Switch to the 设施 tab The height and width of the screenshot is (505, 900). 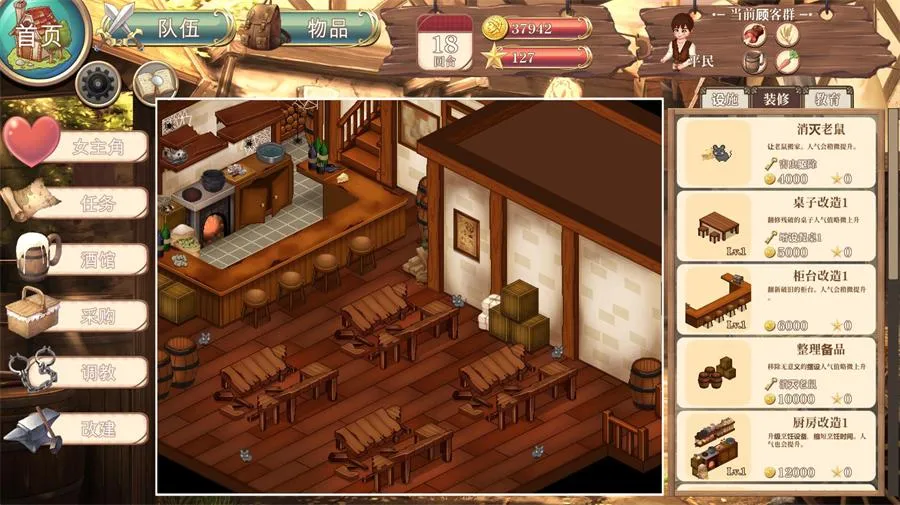(x=723, y=98)
